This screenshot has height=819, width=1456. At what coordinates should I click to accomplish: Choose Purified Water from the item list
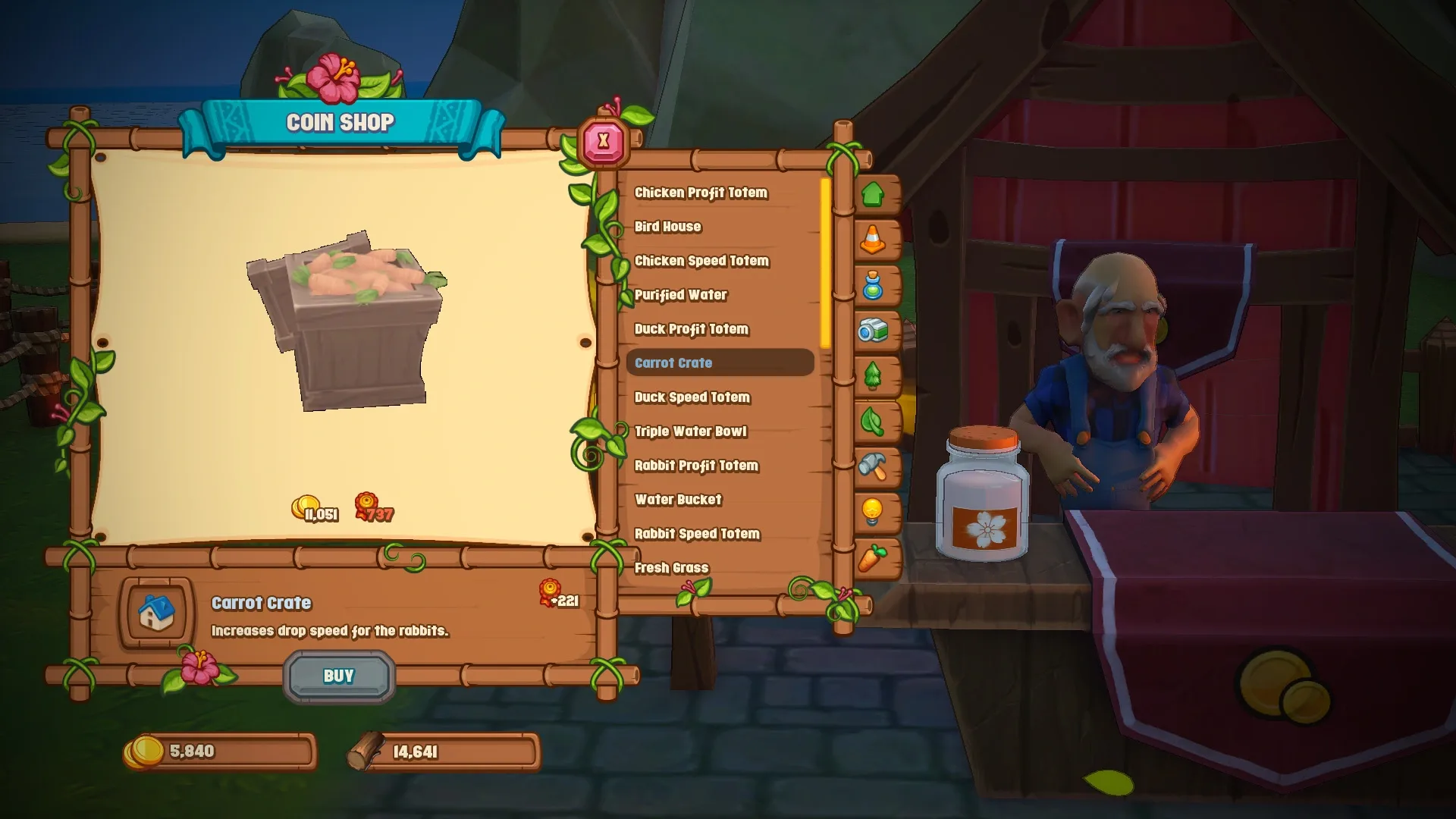680,295
